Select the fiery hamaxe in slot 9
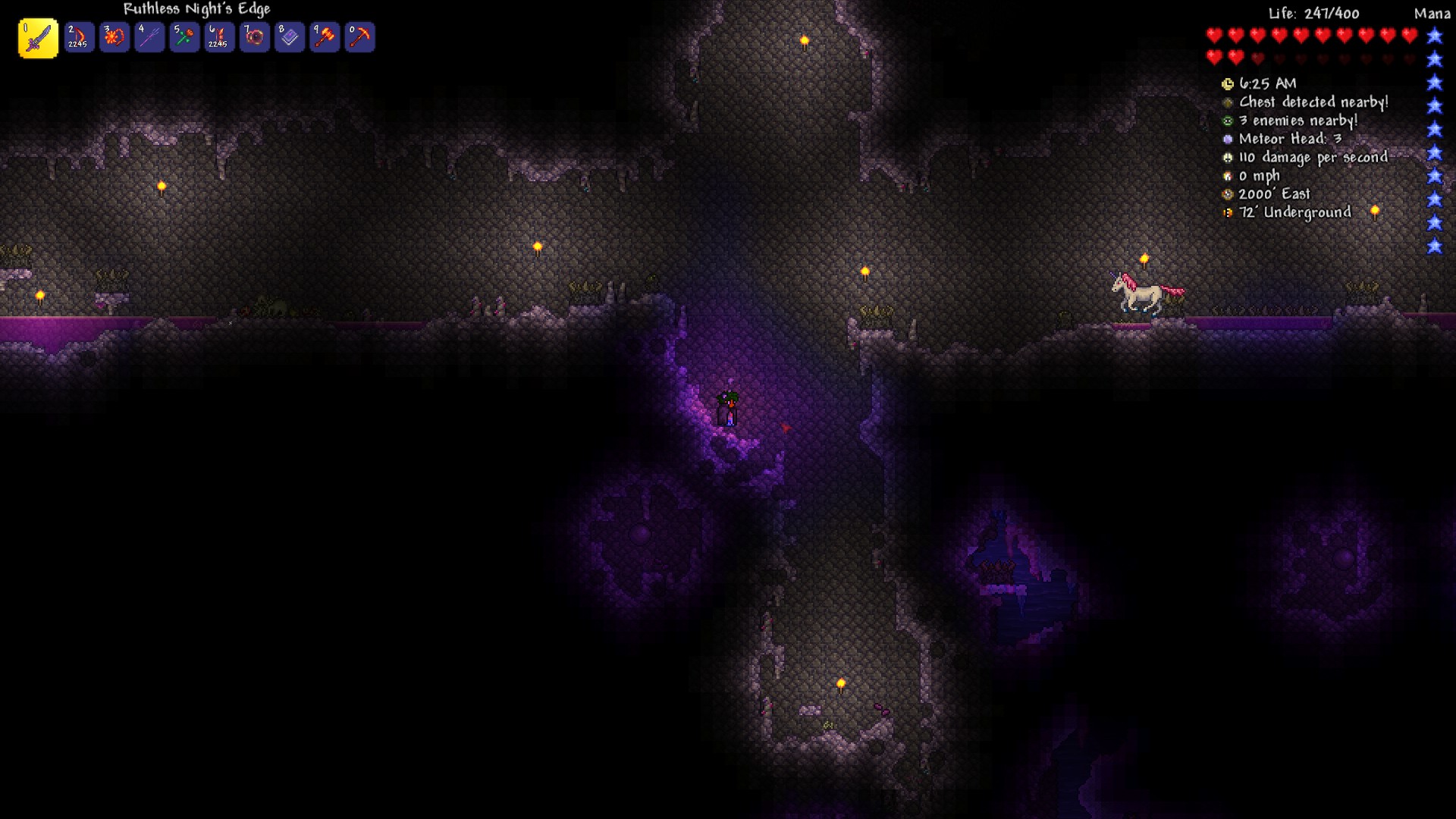The image size is (1456, 819). tap(325, 38)
